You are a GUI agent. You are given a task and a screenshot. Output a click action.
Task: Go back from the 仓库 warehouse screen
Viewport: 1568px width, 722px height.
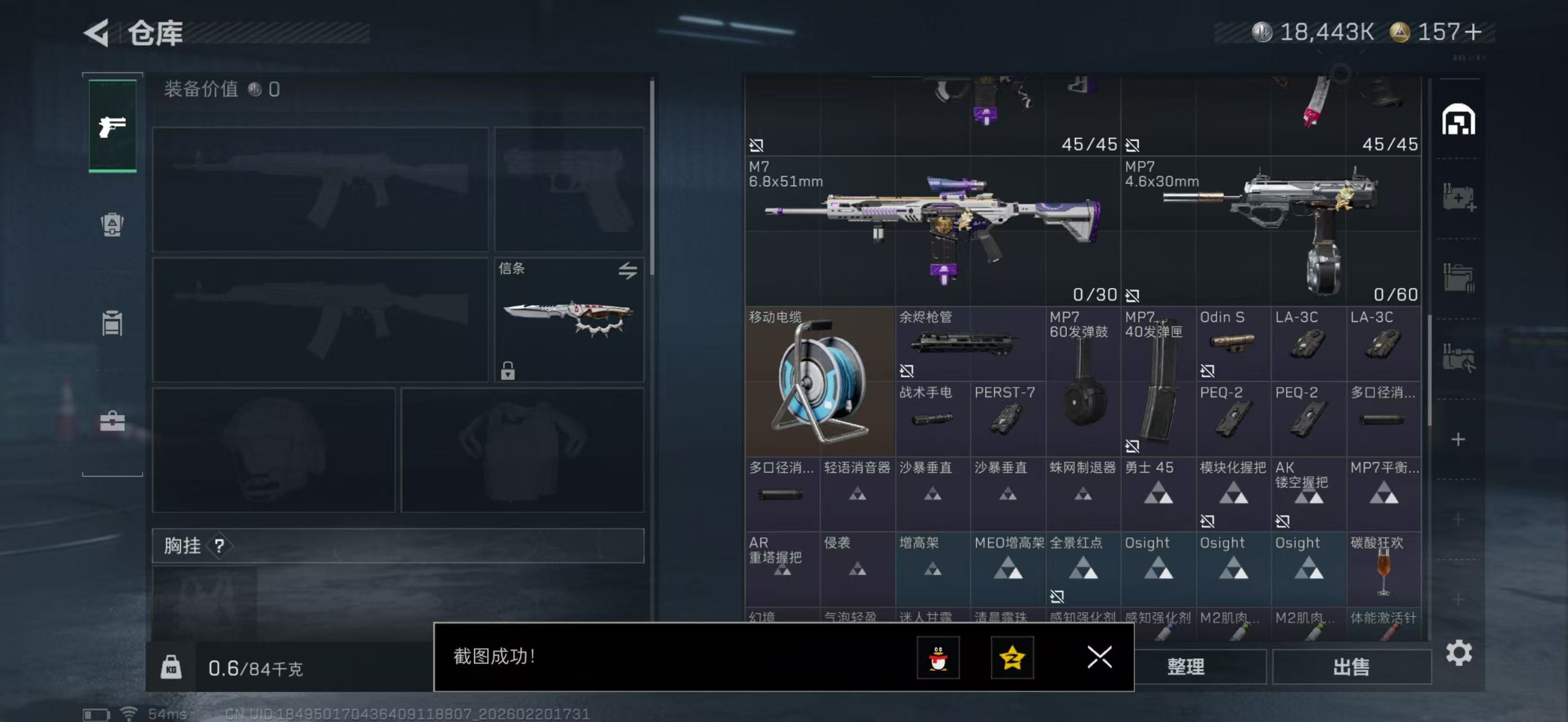pyautogui.click(x=97, y=33)
